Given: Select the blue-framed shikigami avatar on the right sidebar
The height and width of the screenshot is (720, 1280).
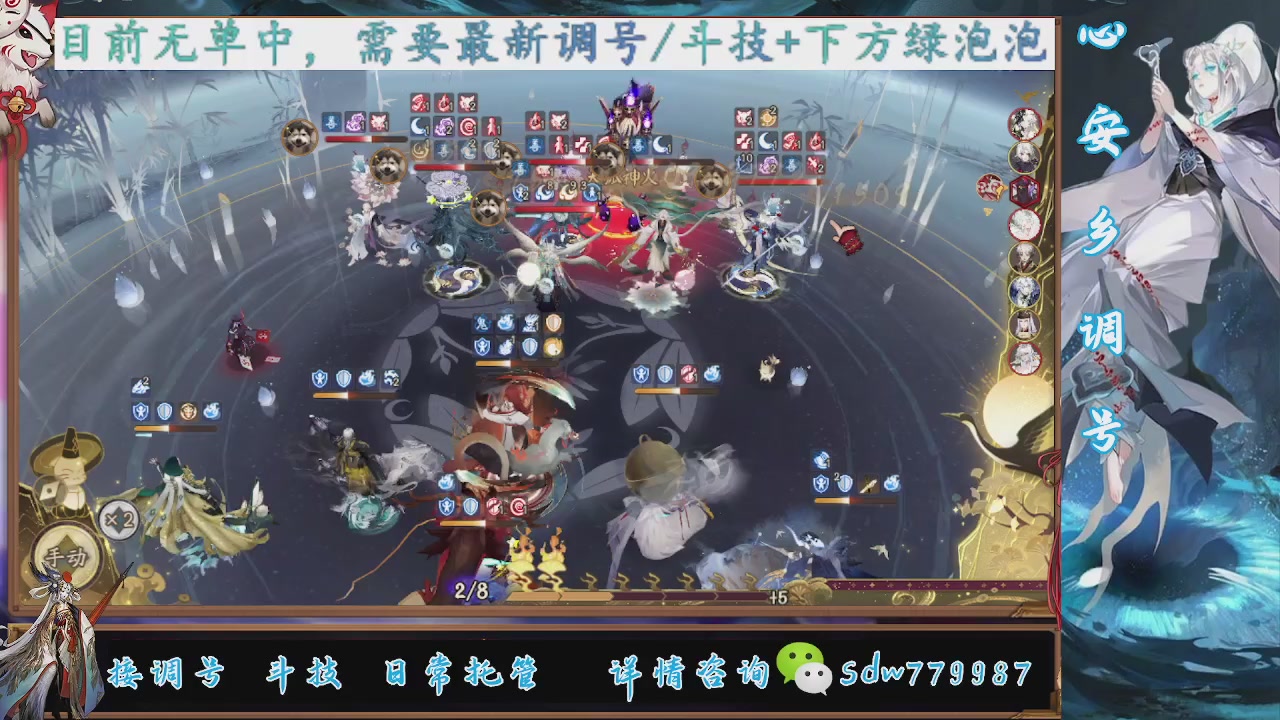Looking at the screenshot, I should point(1023,291).
